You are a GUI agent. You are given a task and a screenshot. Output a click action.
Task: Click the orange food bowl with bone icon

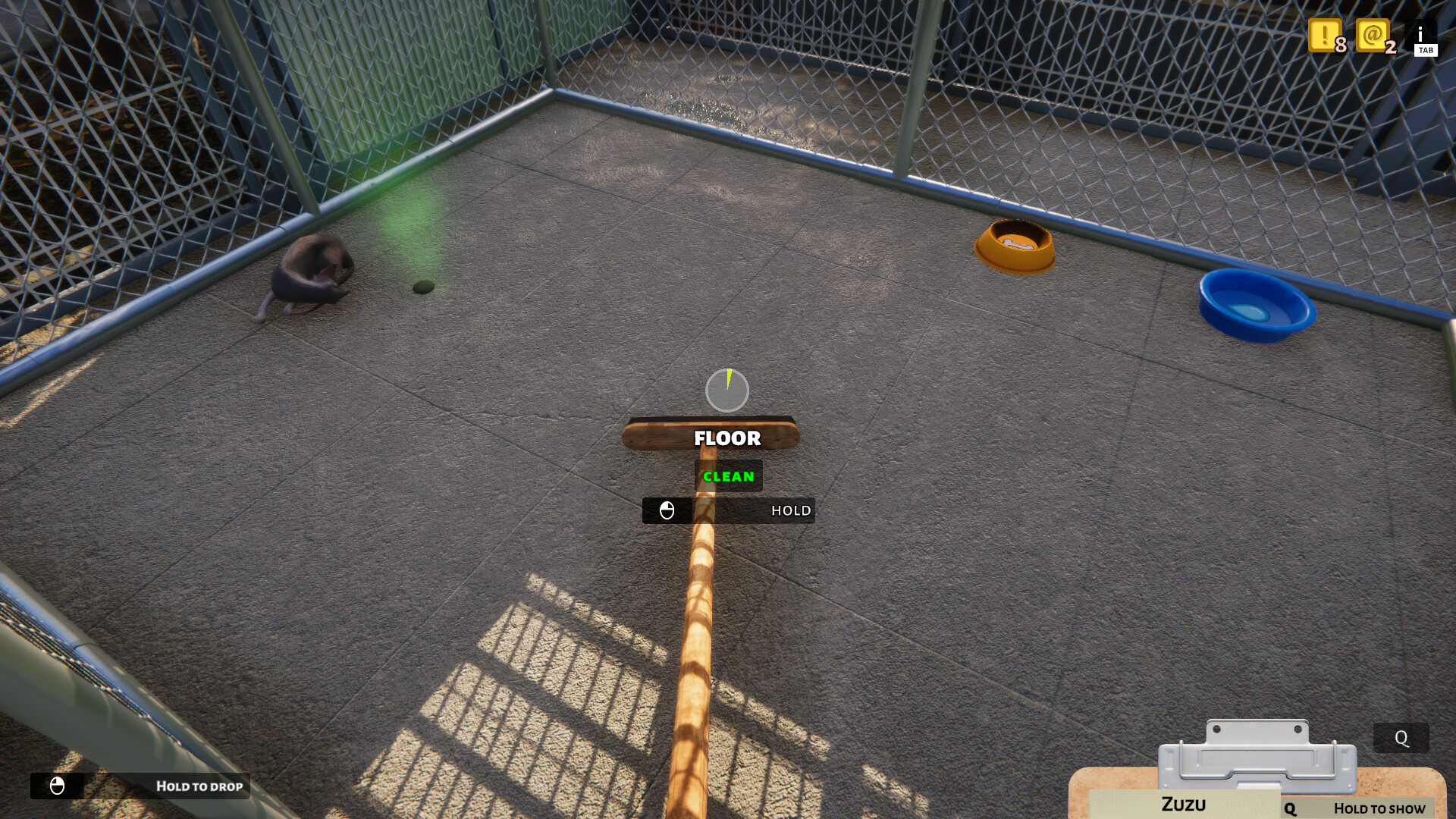(x=1013, y=245)
